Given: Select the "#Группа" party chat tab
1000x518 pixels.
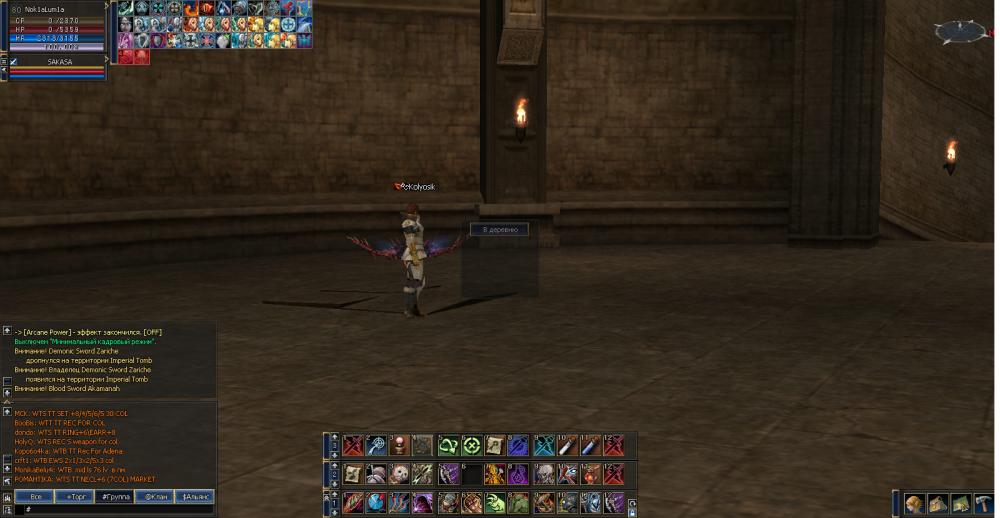Looking at the screenshot, I should click(115, 496).
